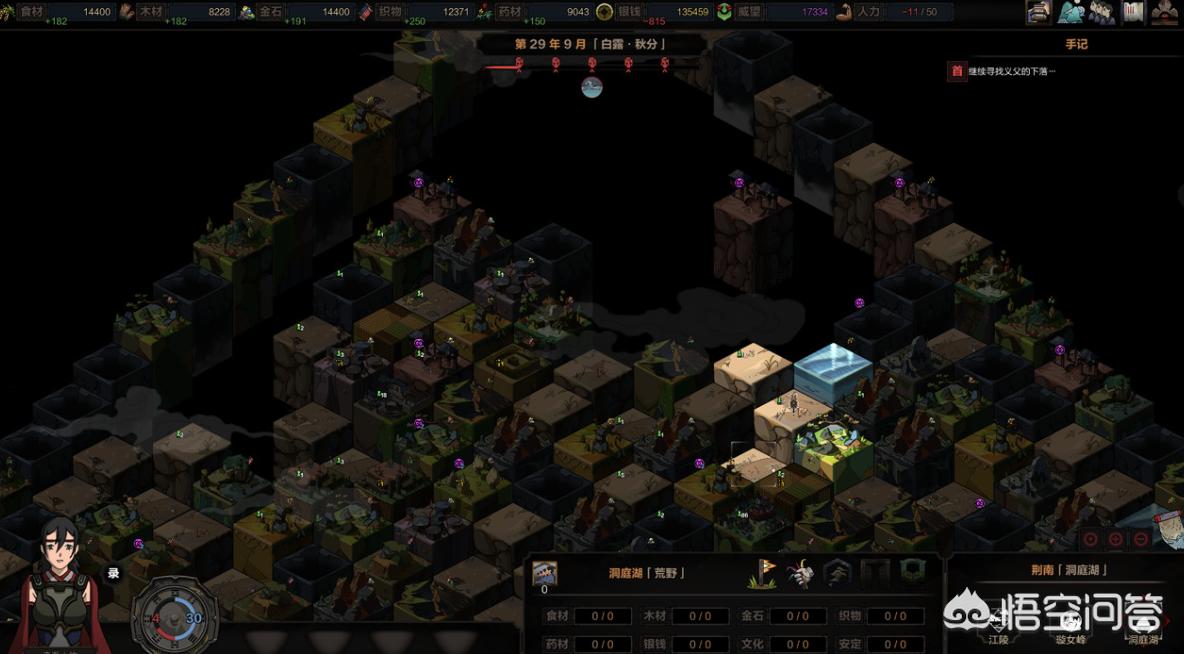Click the middle red circular map control button
Image resolution: width=1184 pixels, height=654 pixels.
(x=1116, y=539)
